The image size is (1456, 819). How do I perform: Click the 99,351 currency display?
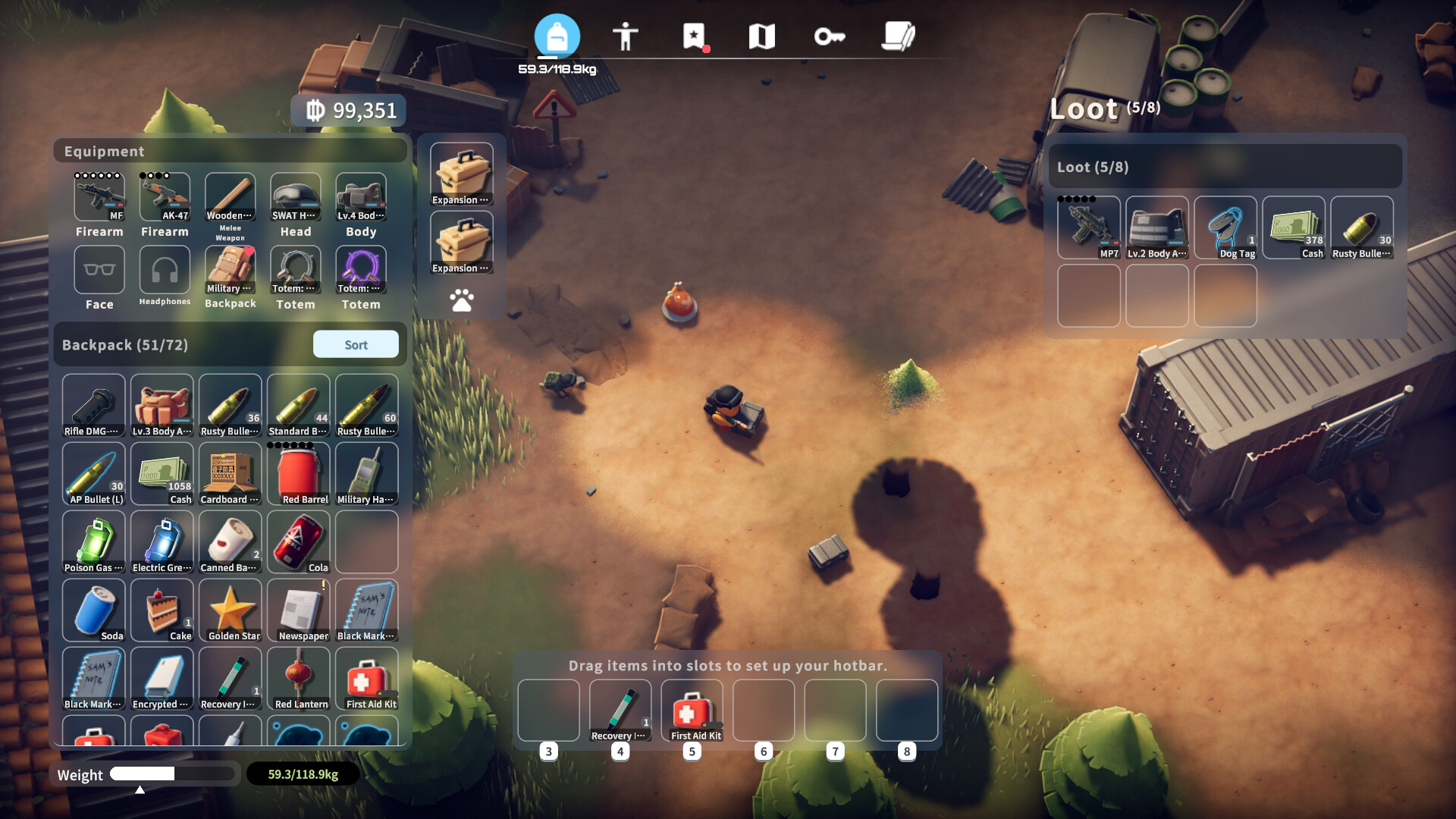349,110
